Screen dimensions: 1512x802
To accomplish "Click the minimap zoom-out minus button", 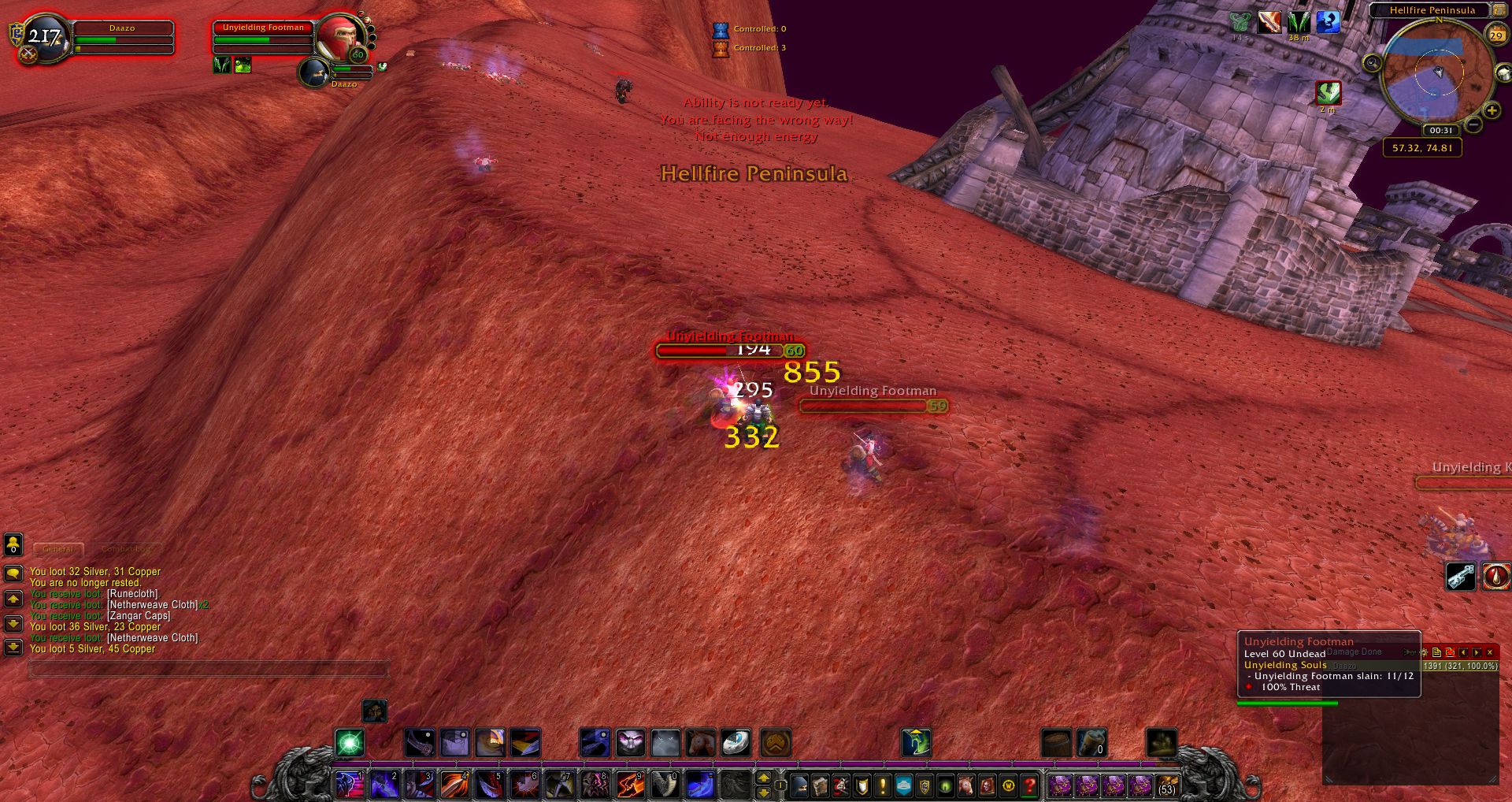I will pos(1473,124).
